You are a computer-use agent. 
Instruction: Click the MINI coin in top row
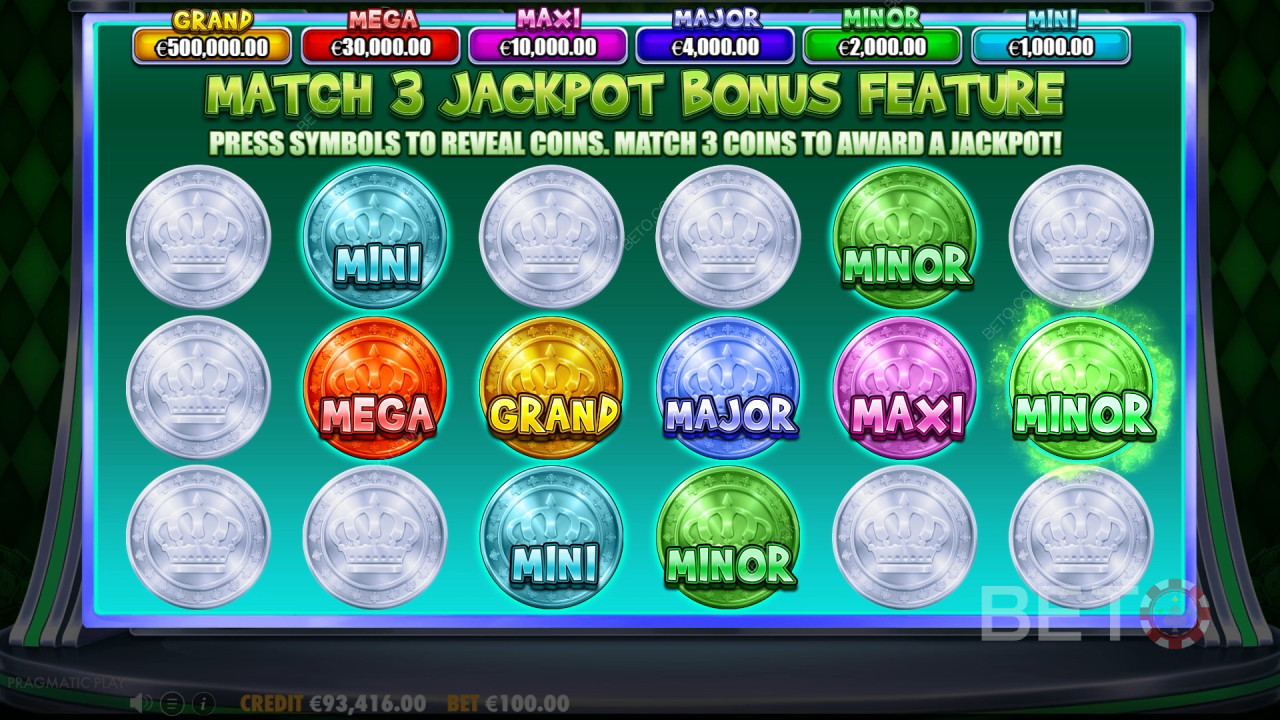tap(379, 237)
